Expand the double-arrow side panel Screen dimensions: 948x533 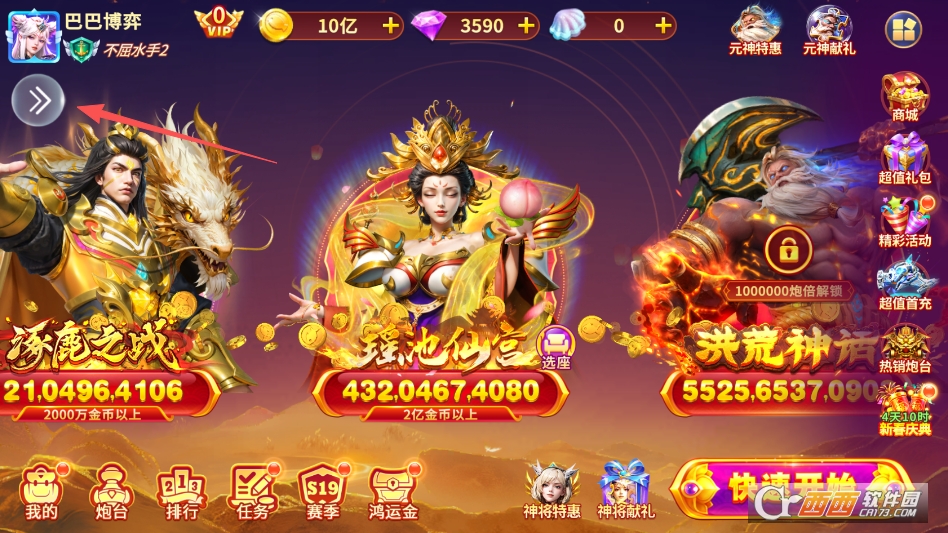point(38,100)
